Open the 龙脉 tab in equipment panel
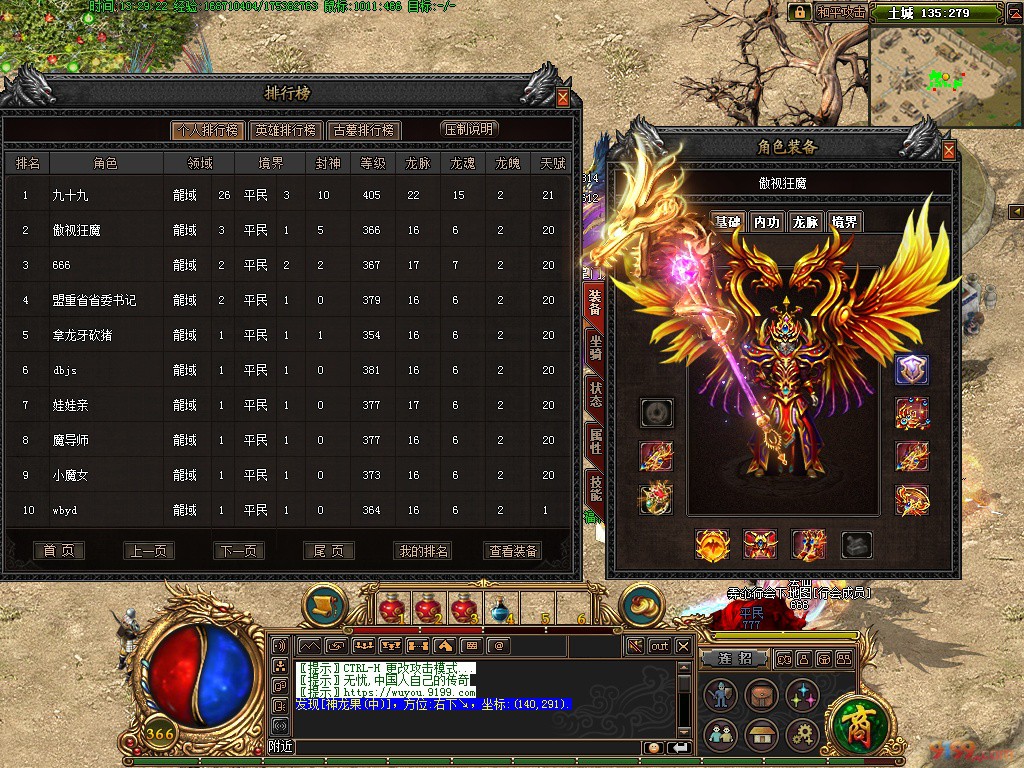 pyautogui.click(x=805, y=222)
